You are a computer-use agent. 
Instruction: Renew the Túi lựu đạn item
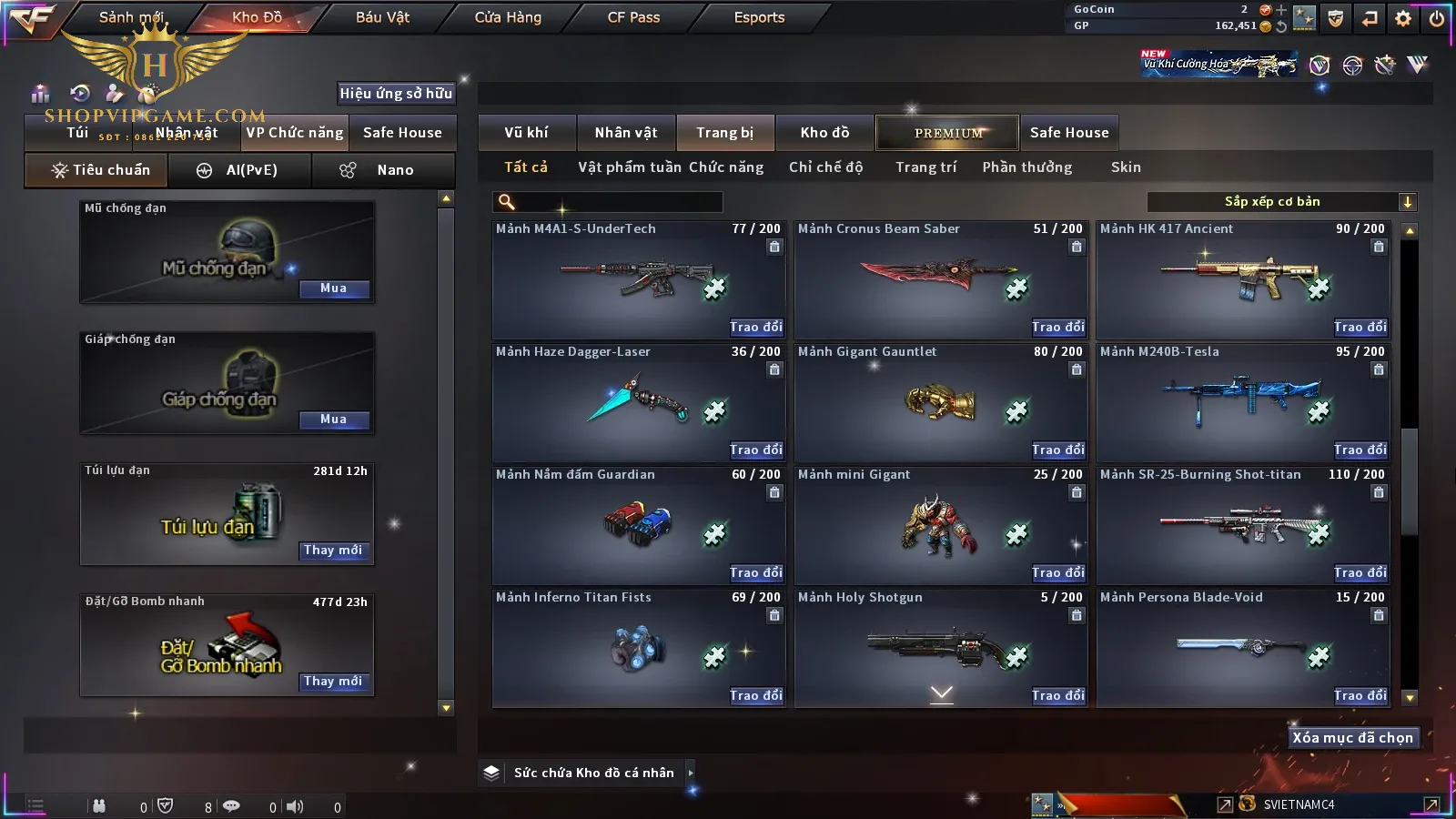click(334, 551)
